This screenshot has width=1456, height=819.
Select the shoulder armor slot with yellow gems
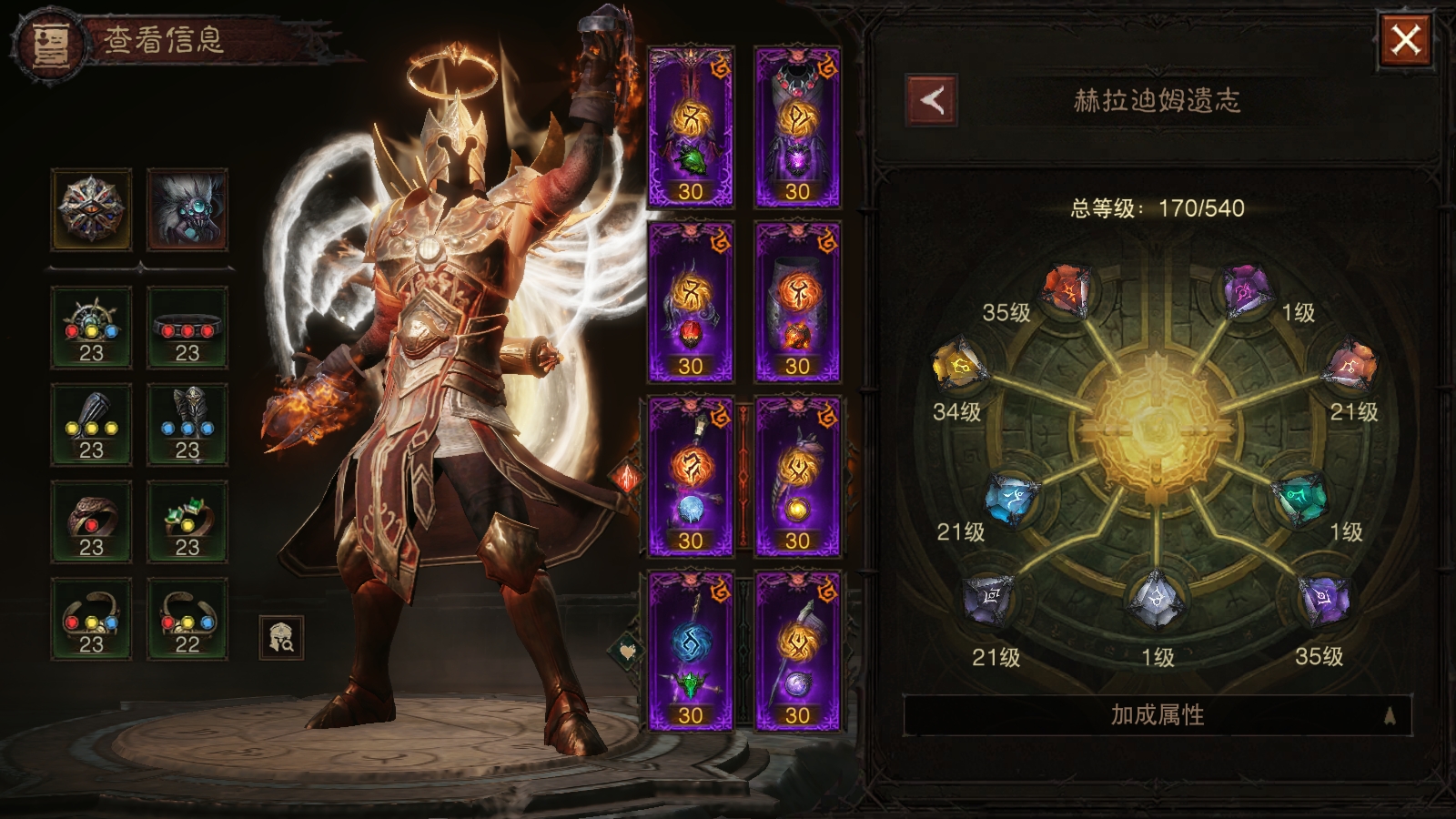click(x=91, y=425)
